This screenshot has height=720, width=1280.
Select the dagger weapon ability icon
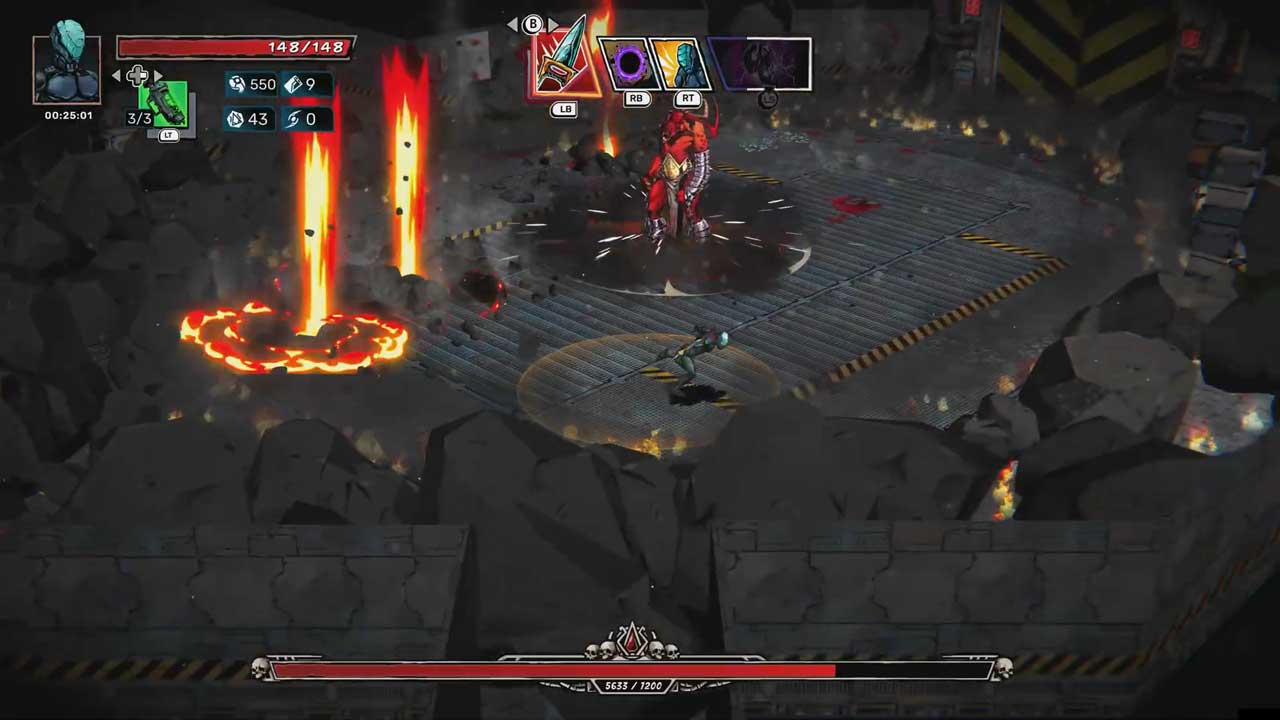563,63
